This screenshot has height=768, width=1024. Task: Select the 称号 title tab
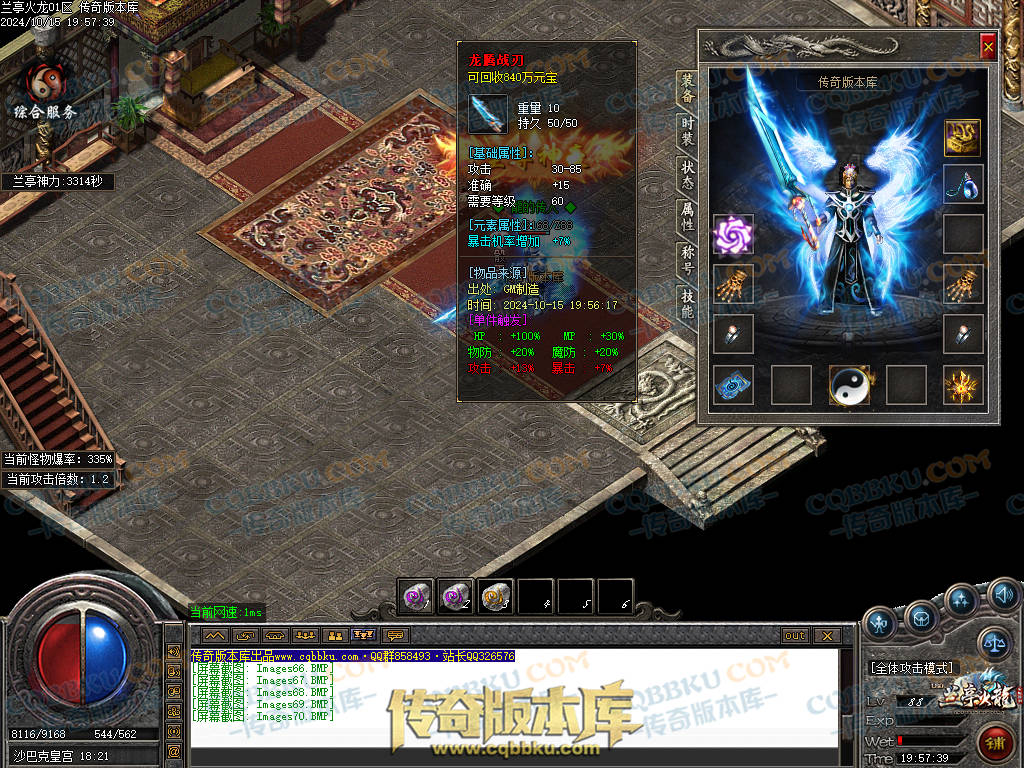click(688, 260)
